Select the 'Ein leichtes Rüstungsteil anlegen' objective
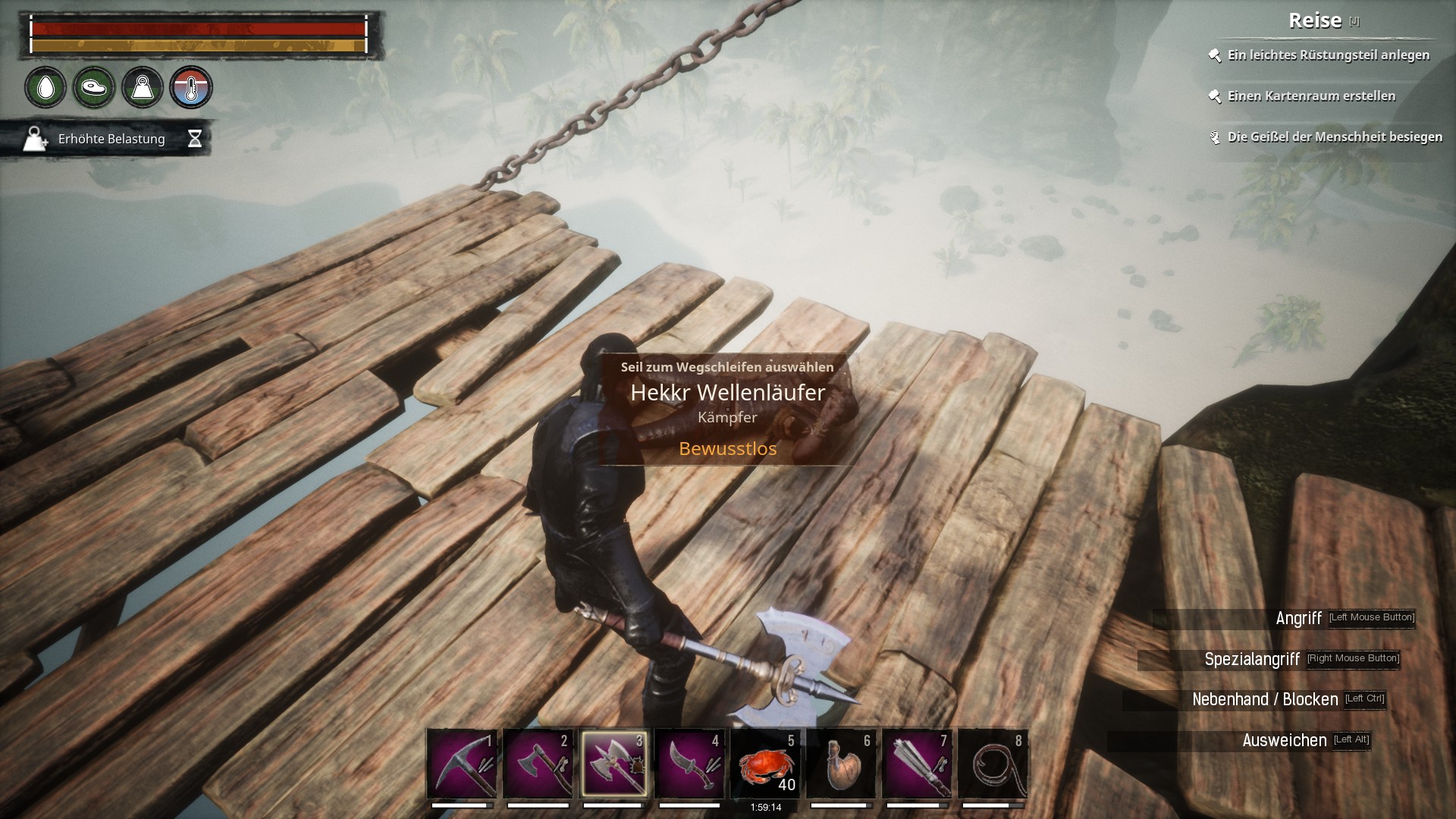 pos(1328,55)
